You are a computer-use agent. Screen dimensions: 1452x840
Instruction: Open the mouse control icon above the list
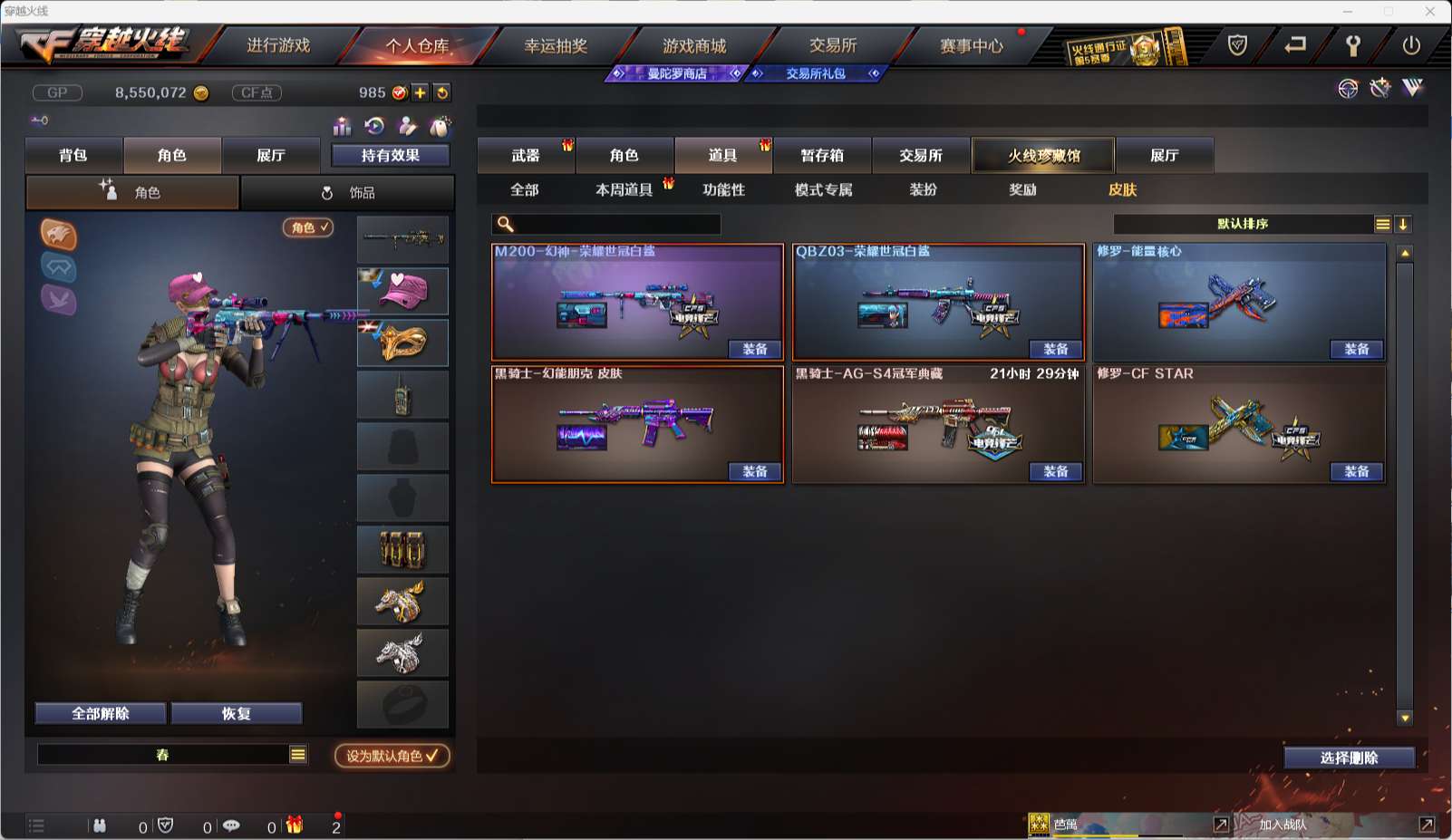pyautogui.click(x=441, y=127)
